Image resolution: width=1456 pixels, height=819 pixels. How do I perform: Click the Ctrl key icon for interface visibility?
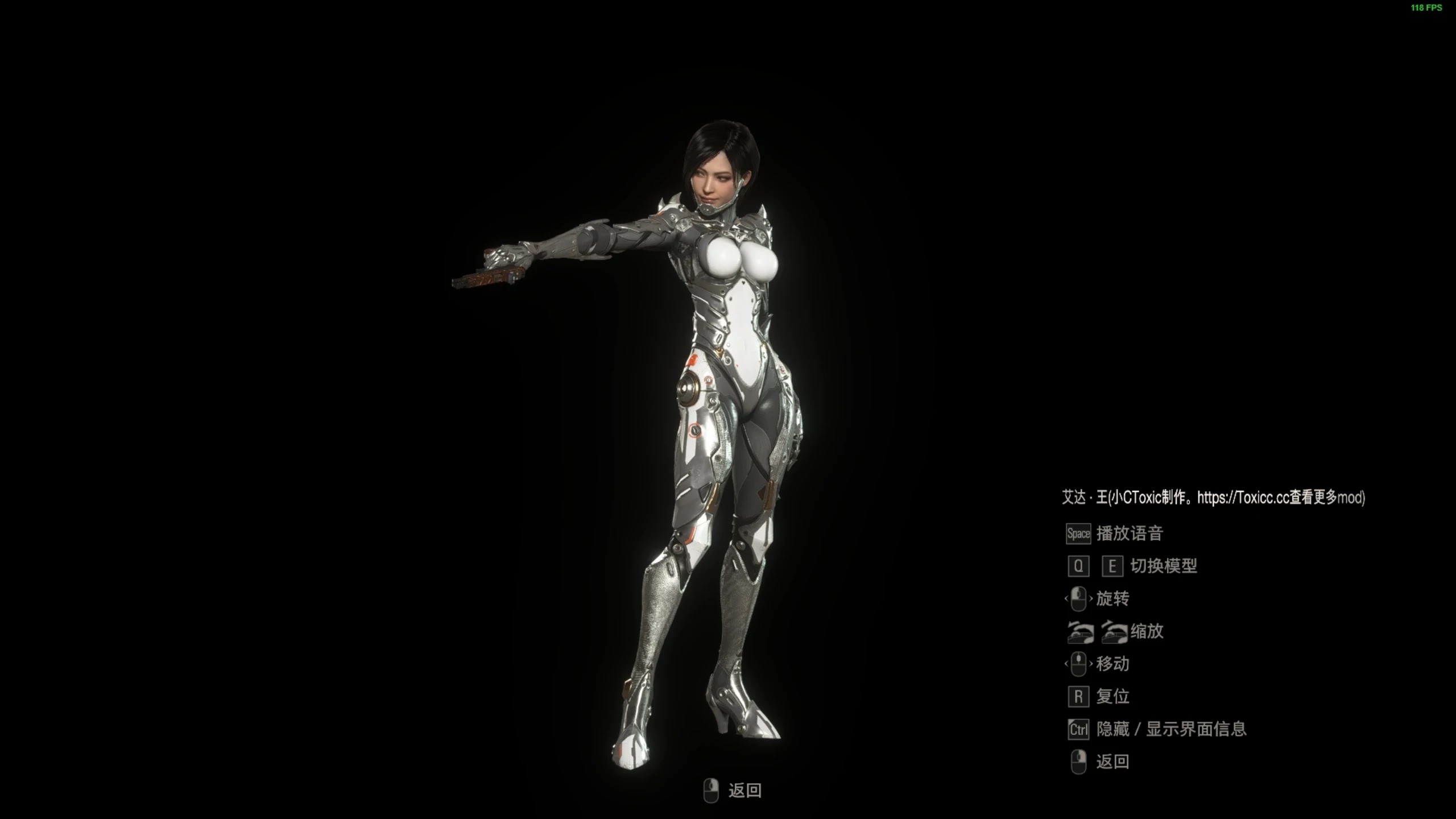(x=1078, y=729)
